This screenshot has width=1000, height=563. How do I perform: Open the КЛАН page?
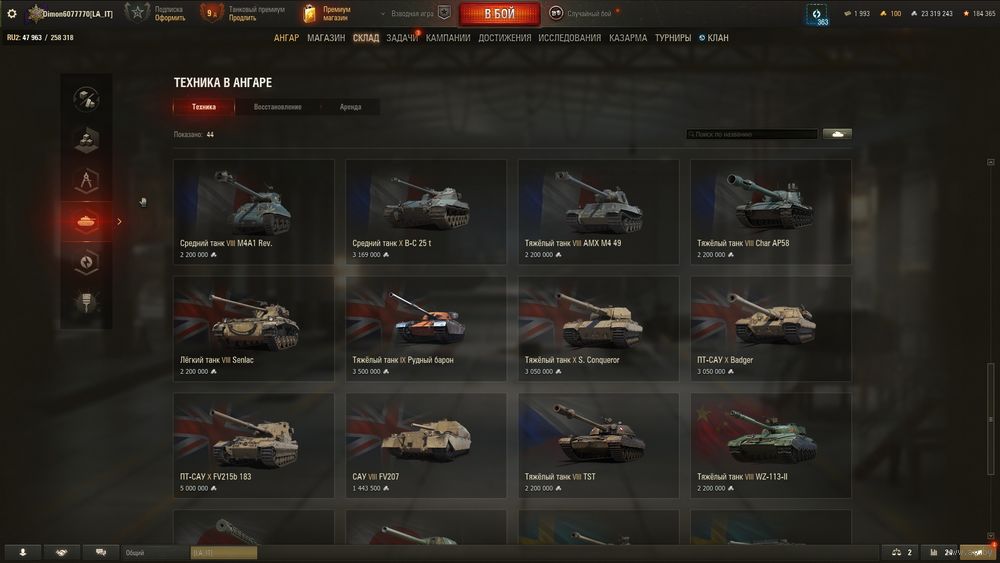point(717,38)
